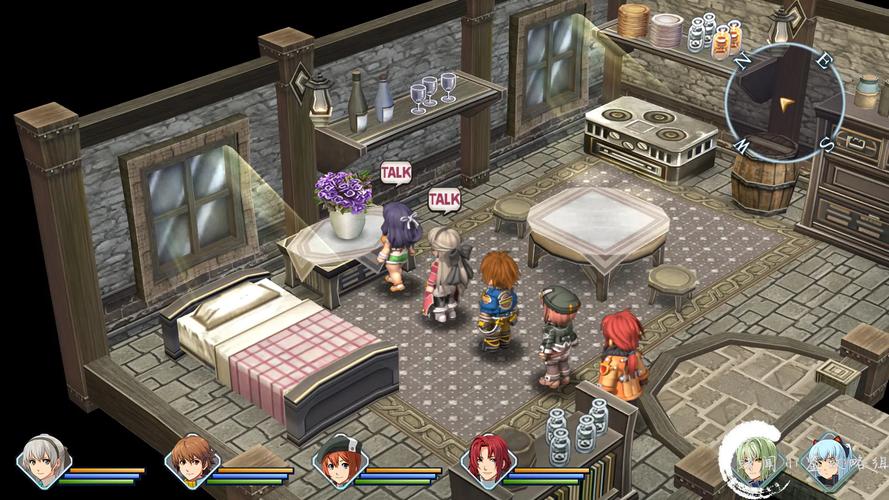889x500 pixels.
Task: Click the blue-haired support character portrait
Action: pos(830,461)
